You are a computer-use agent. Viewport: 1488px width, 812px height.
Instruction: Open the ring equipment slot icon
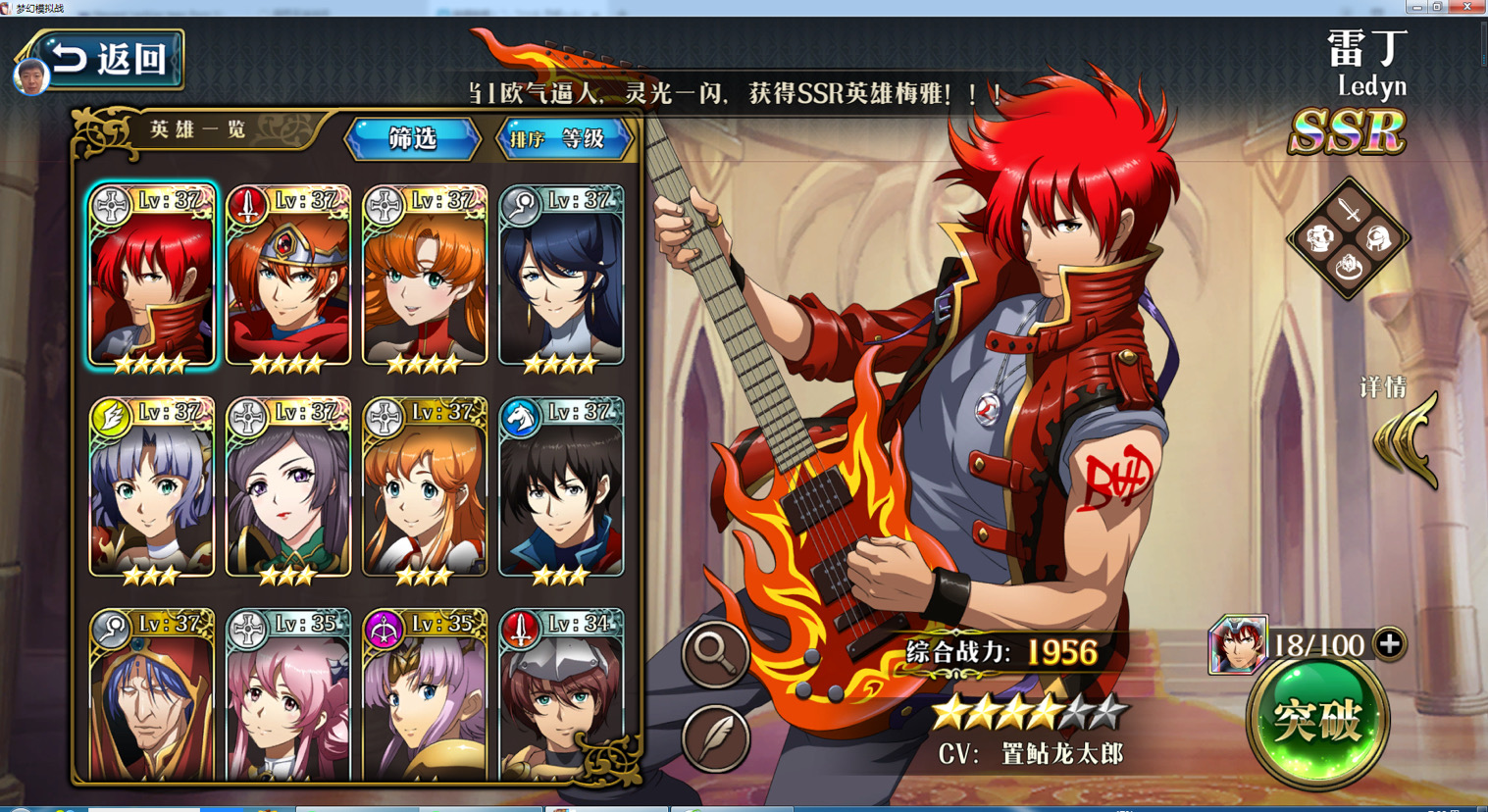tap(1349, 267)
